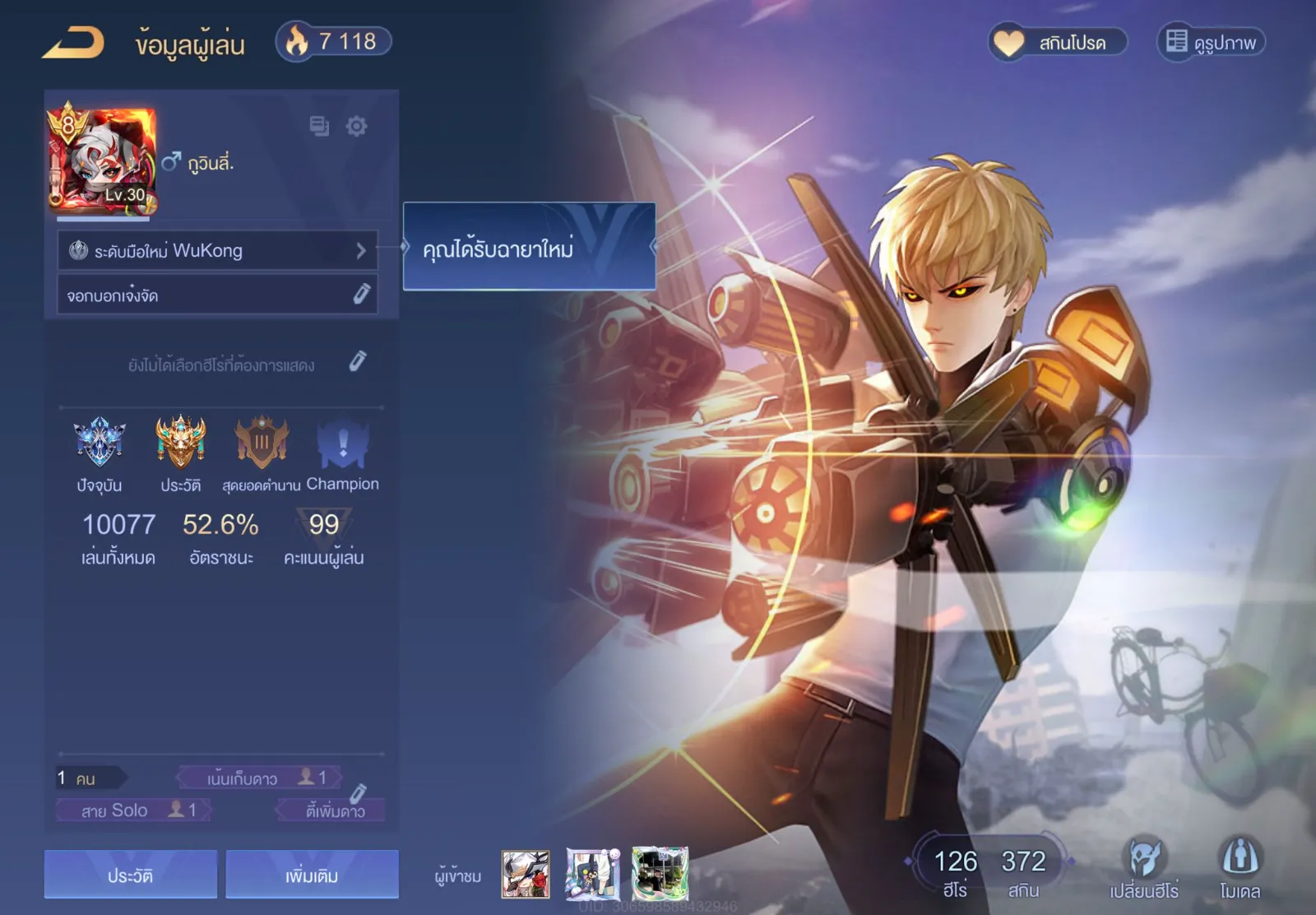Edit the player signature text
The height and width of the screenshot is (915, 1316).
[361, 294]
